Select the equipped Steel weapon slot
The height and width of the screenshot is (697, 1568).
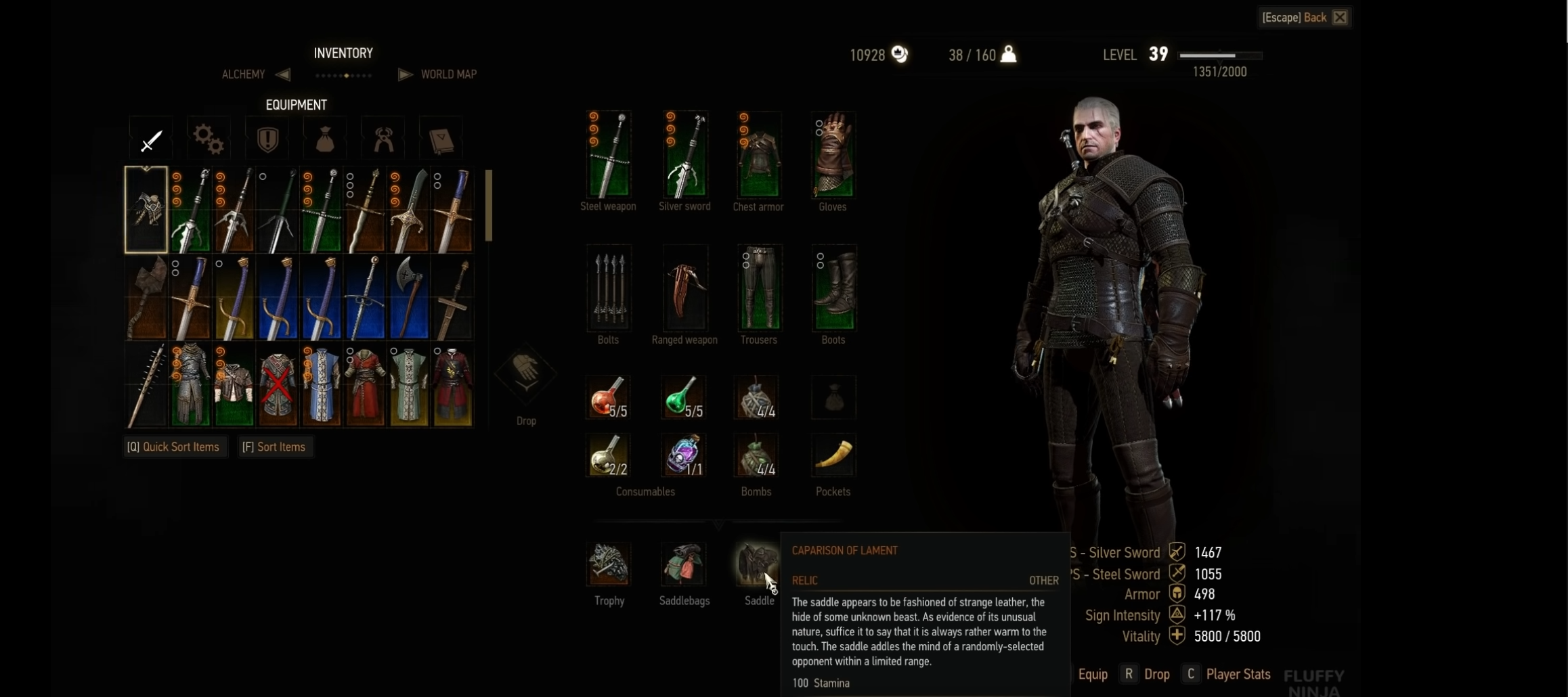tap(608, 154)
